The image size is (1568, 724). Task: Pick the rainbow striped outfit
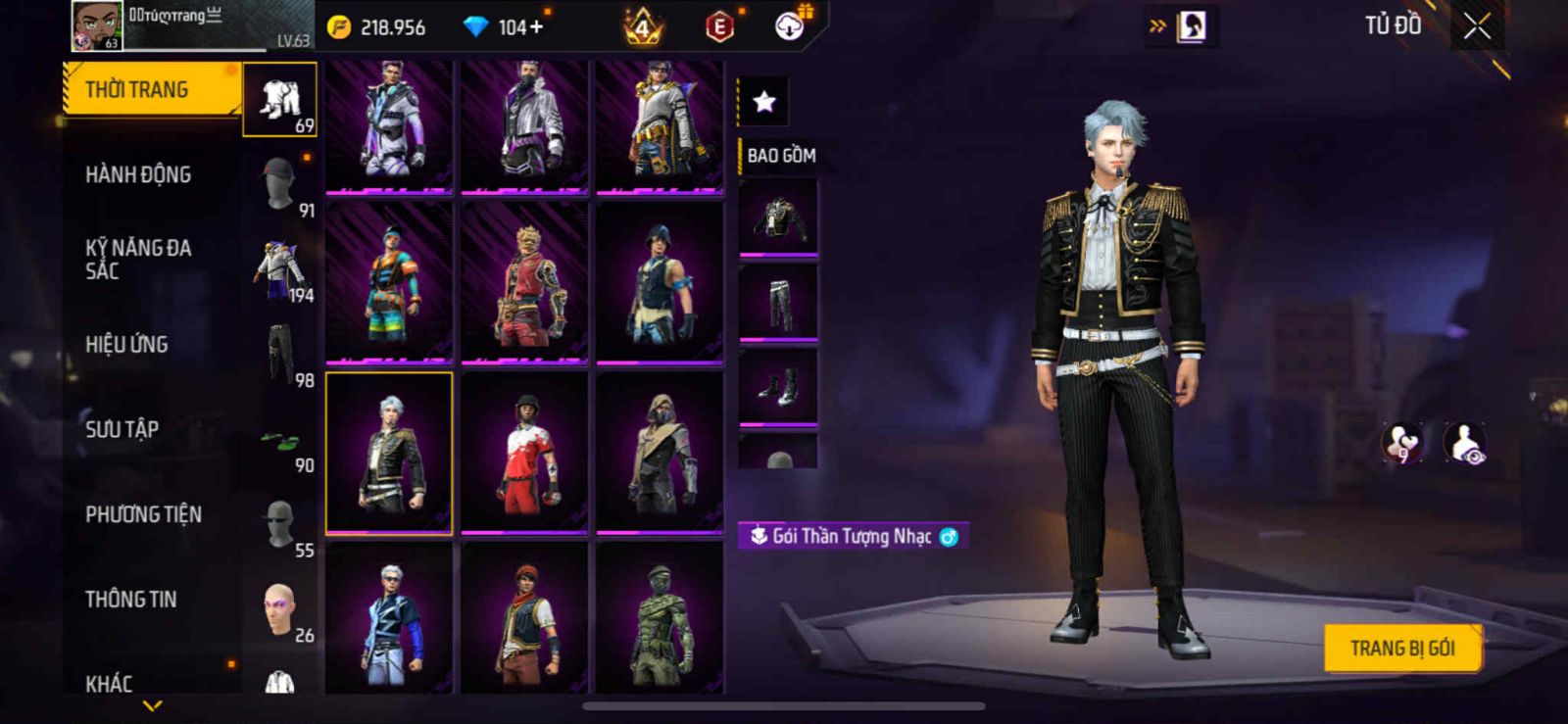pos(389,282)
